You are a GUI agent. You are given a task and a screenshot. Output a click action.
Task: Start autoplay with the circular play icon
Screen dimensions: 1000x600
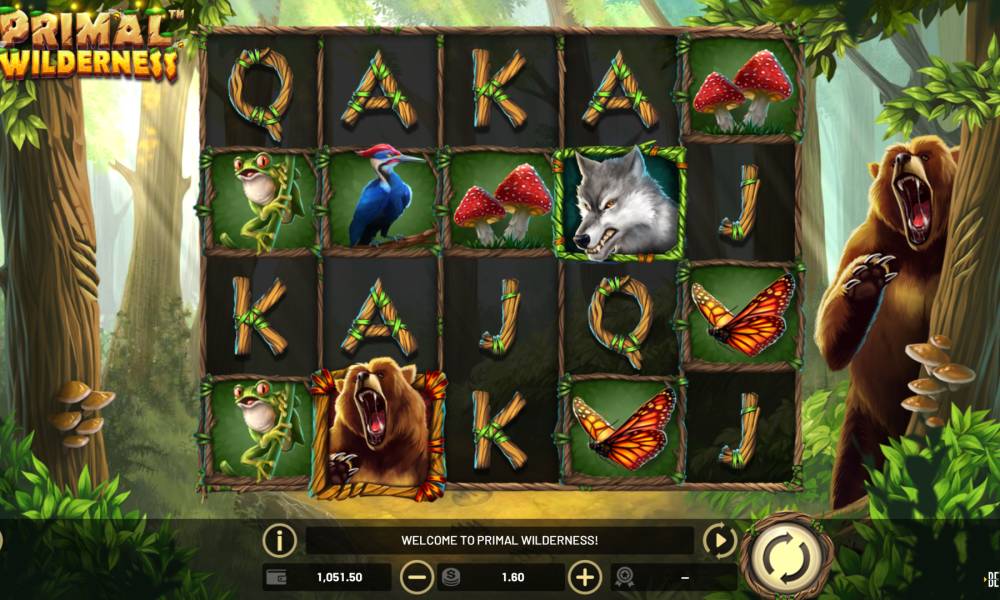(720, 541)
